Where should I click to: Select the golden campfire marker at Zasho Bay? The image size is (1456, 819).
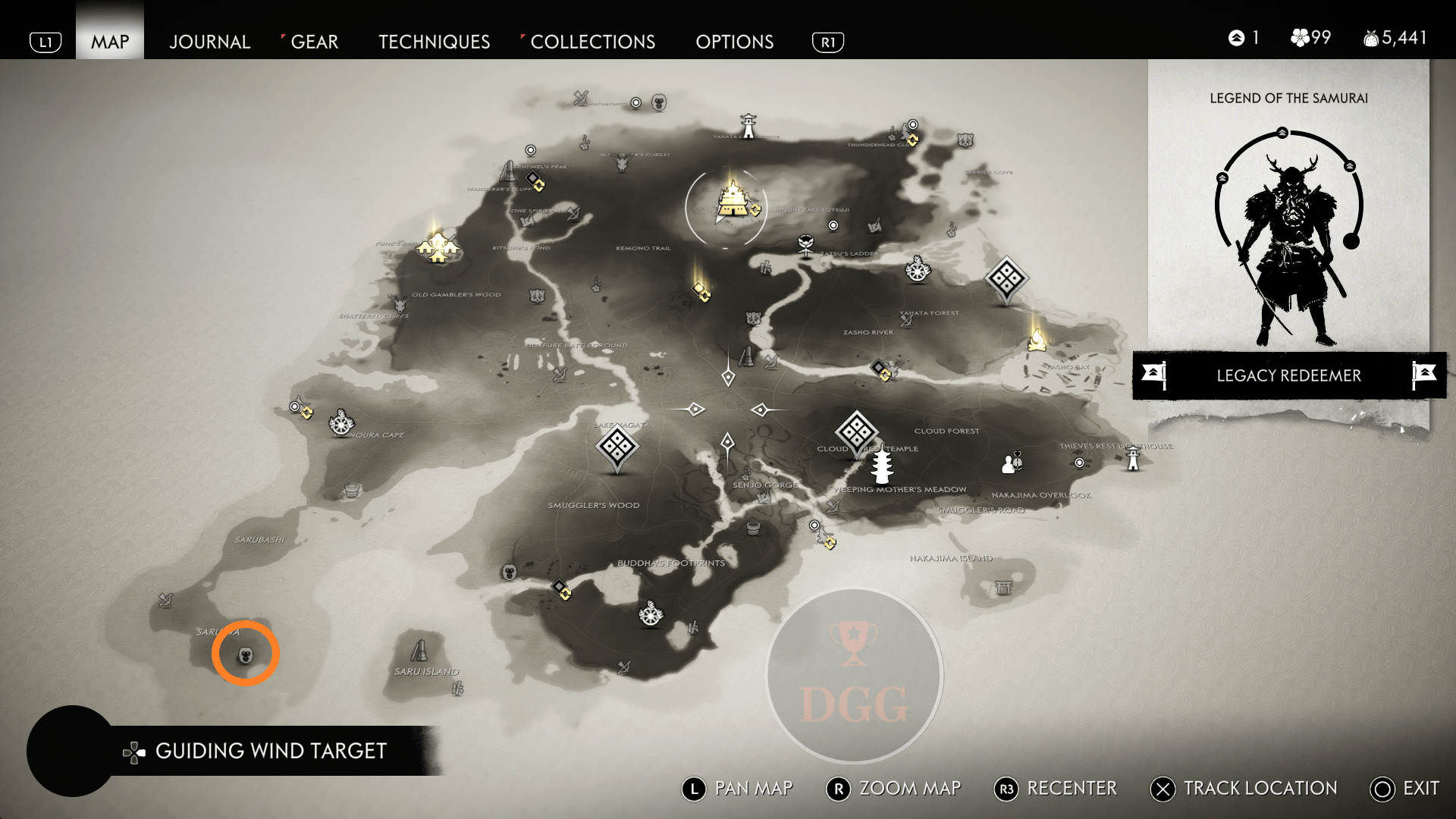coord(1037,340)
